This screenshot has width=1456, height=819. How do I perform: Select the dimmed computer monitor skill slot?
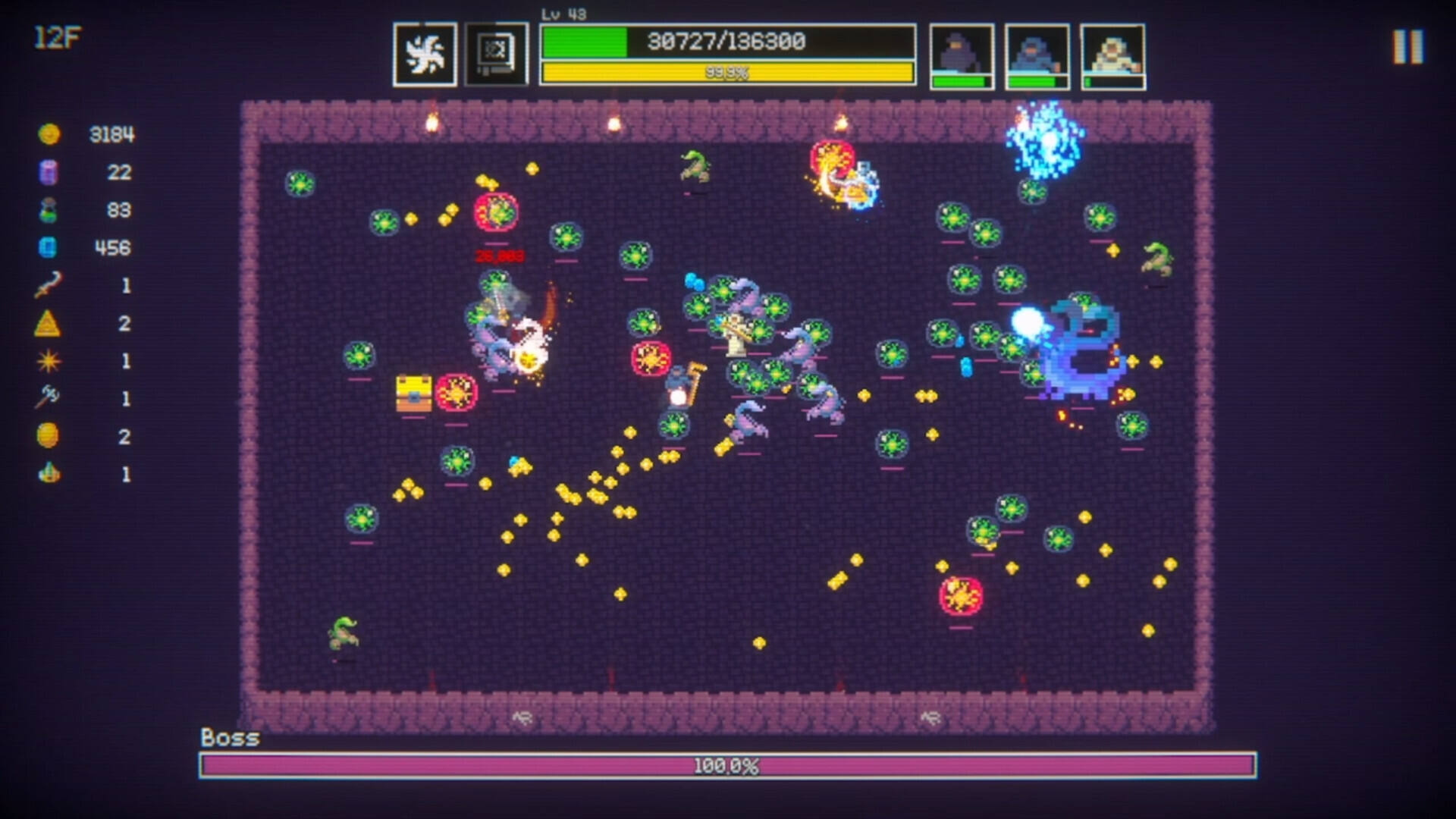coord(497,55)
